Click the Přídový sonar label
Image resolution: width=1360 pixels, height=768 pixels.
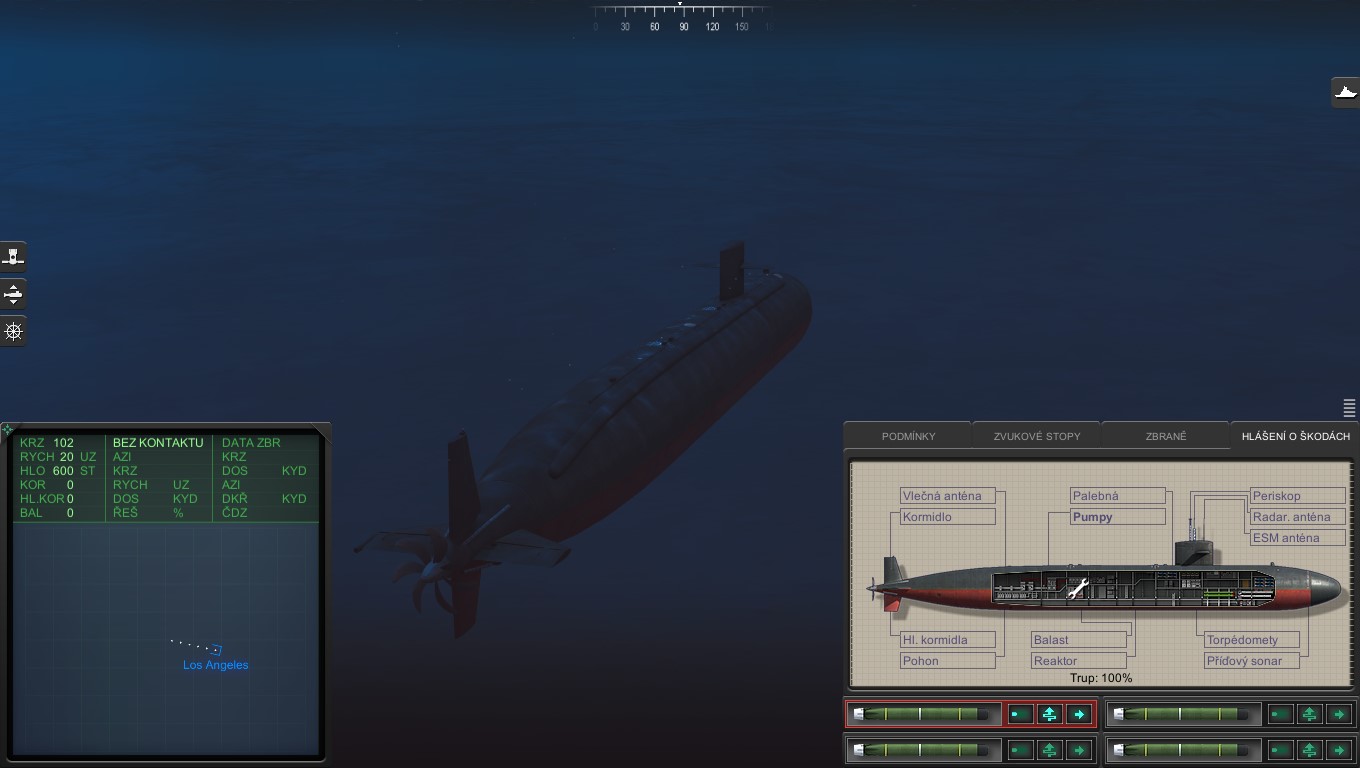point(1251,661)
